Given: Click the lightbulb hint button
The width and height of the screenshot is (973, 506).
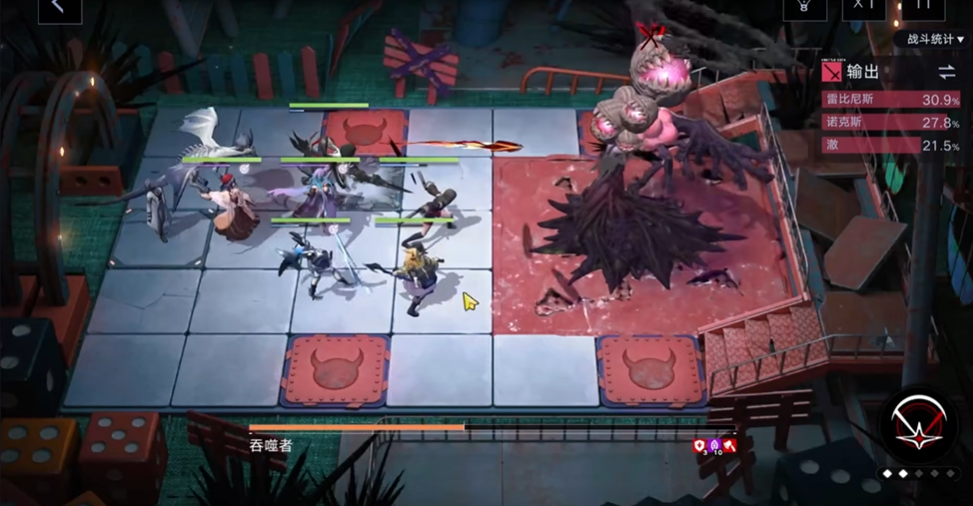Looking at the screenshot, I should (804, 7).
